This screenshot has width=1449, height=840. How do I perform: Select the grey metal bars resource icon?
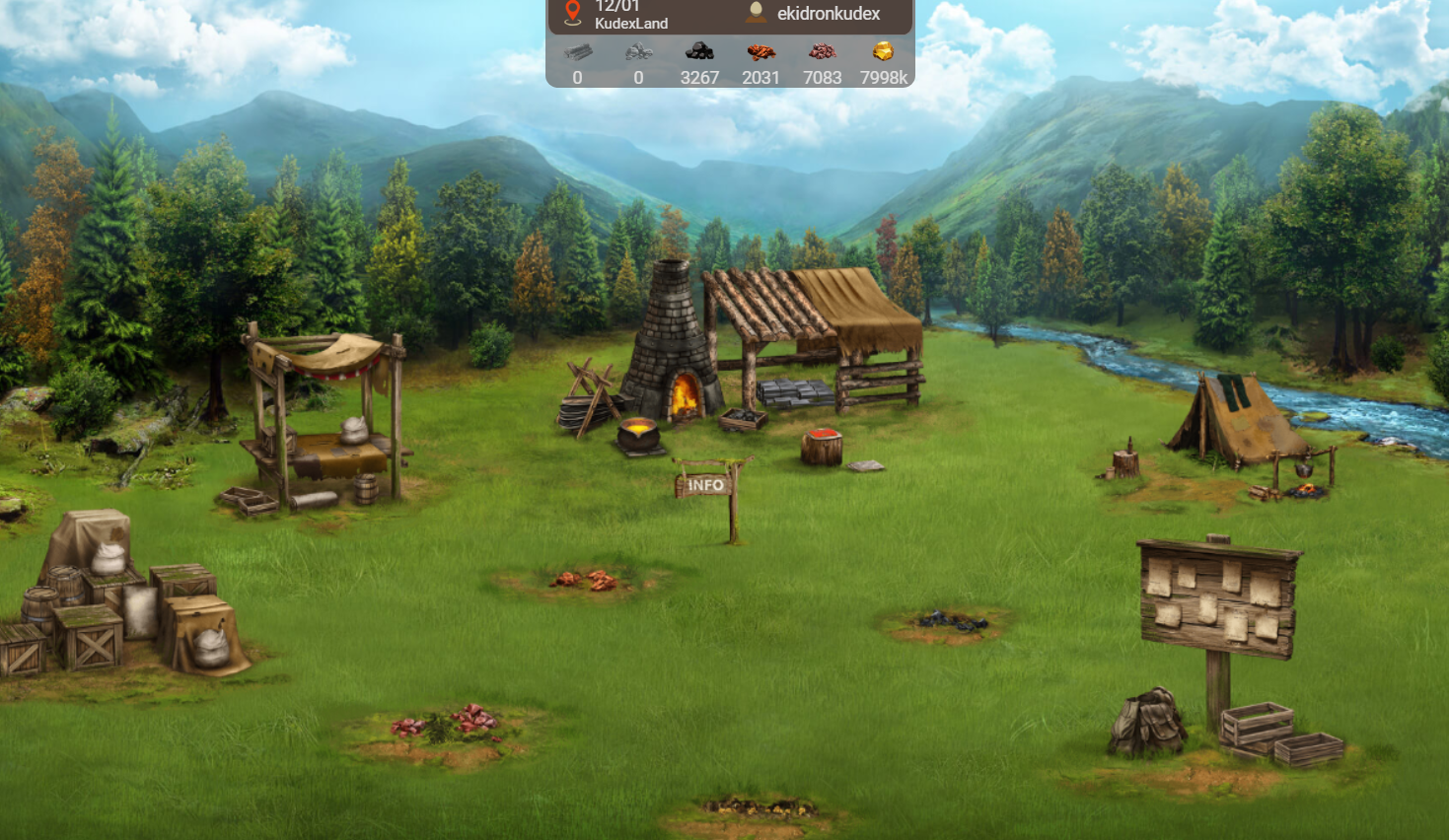[578, 51]
